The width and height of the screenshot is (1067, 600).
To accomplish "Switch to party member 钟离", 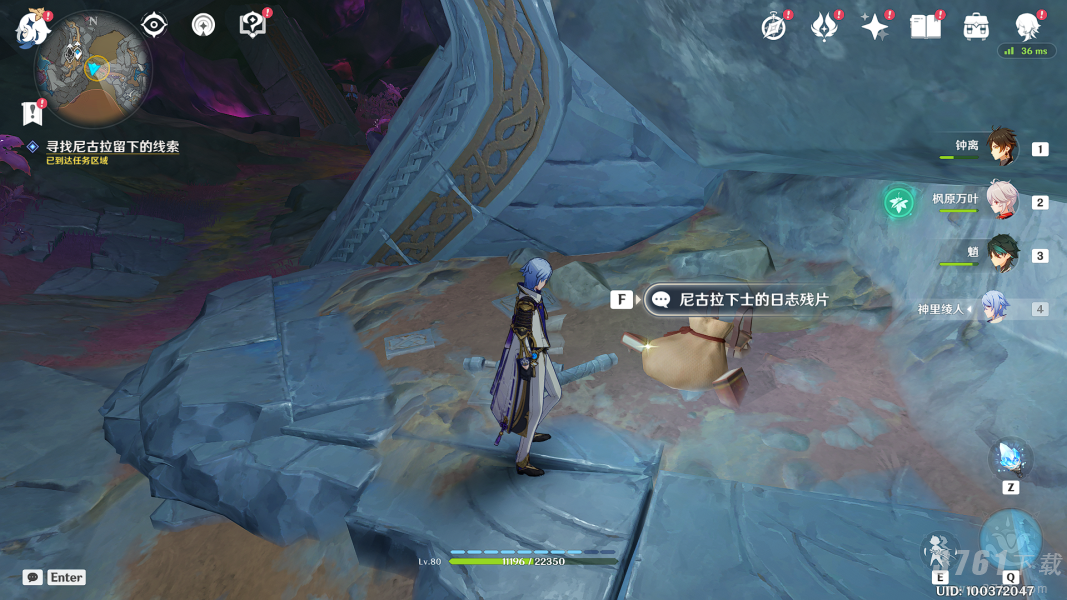I will click(1001, 148).
